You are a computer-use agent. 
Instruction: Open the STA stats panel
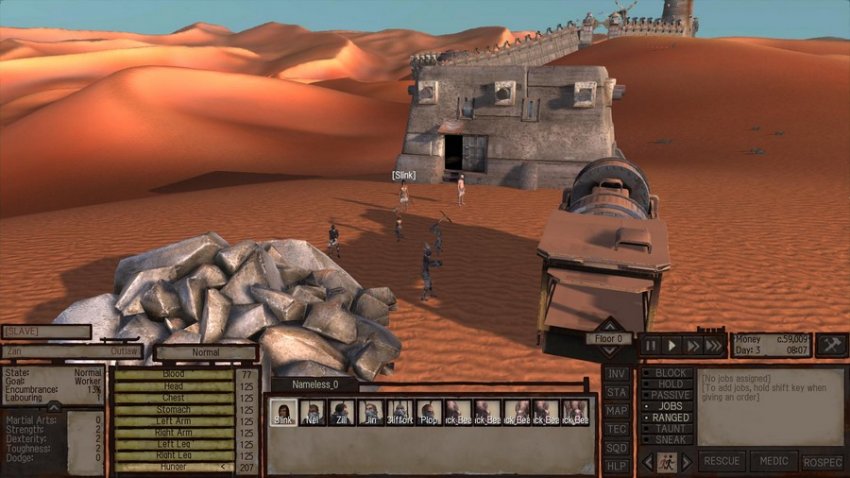(x=617, y=392)
